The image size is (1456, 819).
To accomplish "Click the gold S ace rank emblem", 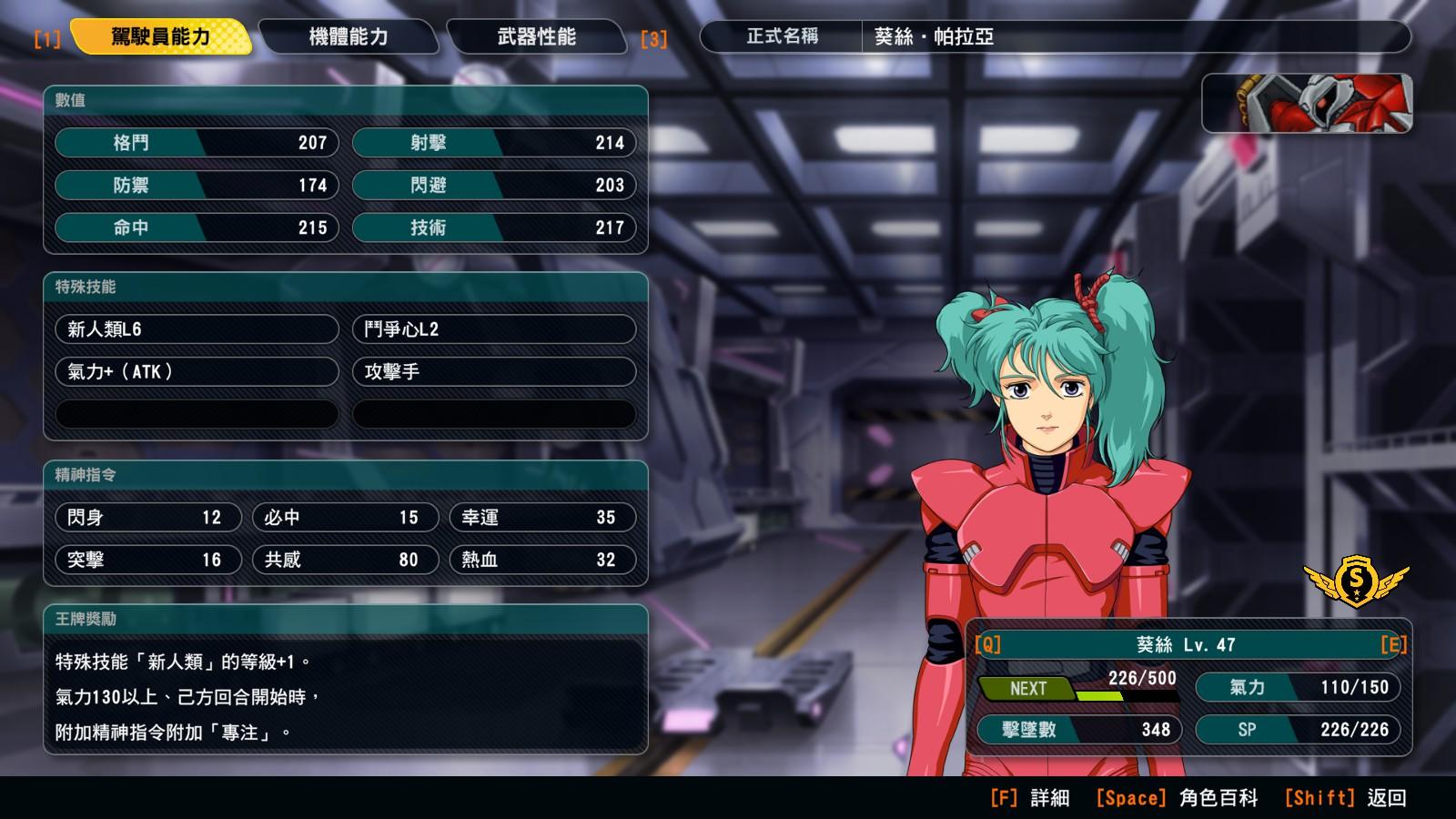I will pyautogui.click(x=1356, y=581).
